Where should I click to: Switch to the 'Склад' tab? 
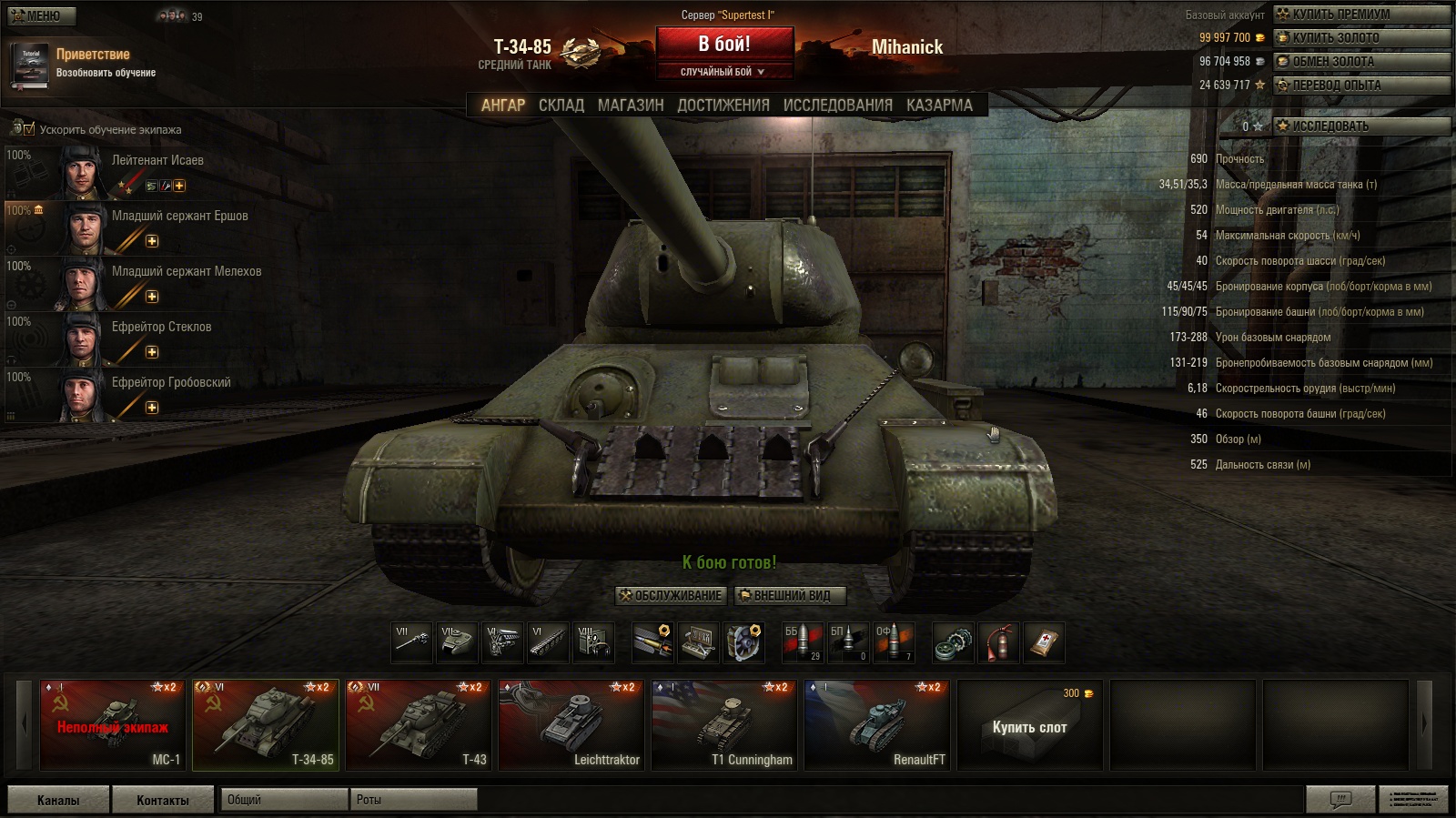(561, 106)
